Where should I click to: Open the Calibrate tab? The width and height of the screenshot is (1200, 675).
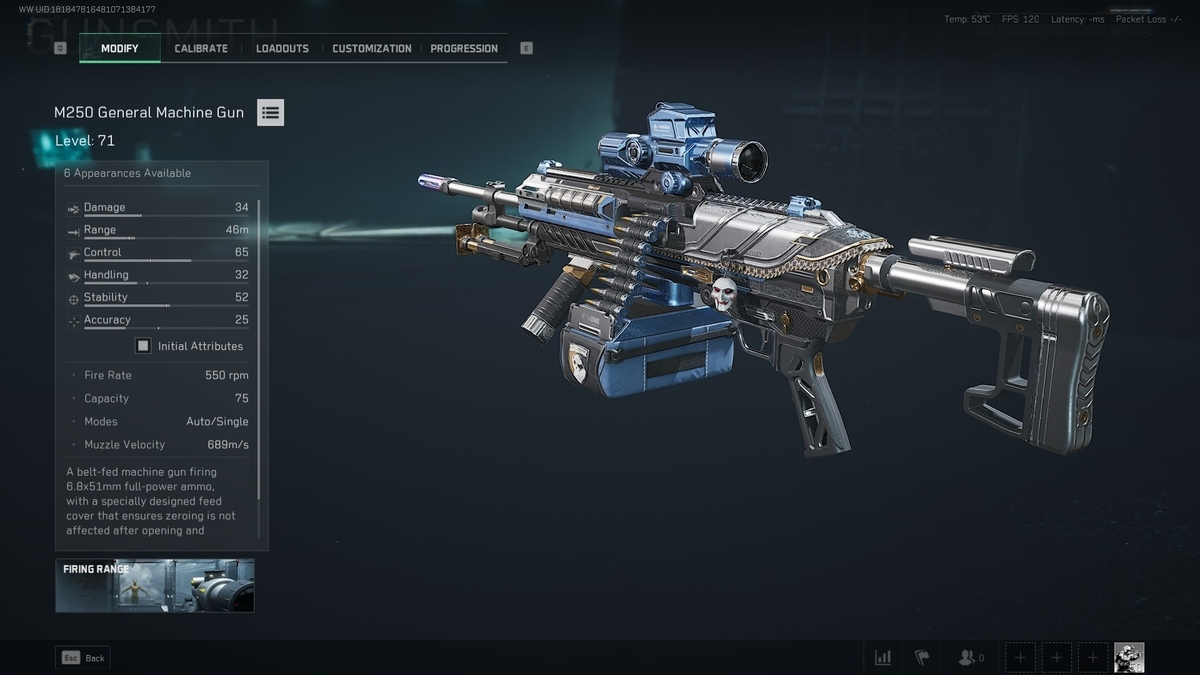pyautogui.click(x=201, y=48)
